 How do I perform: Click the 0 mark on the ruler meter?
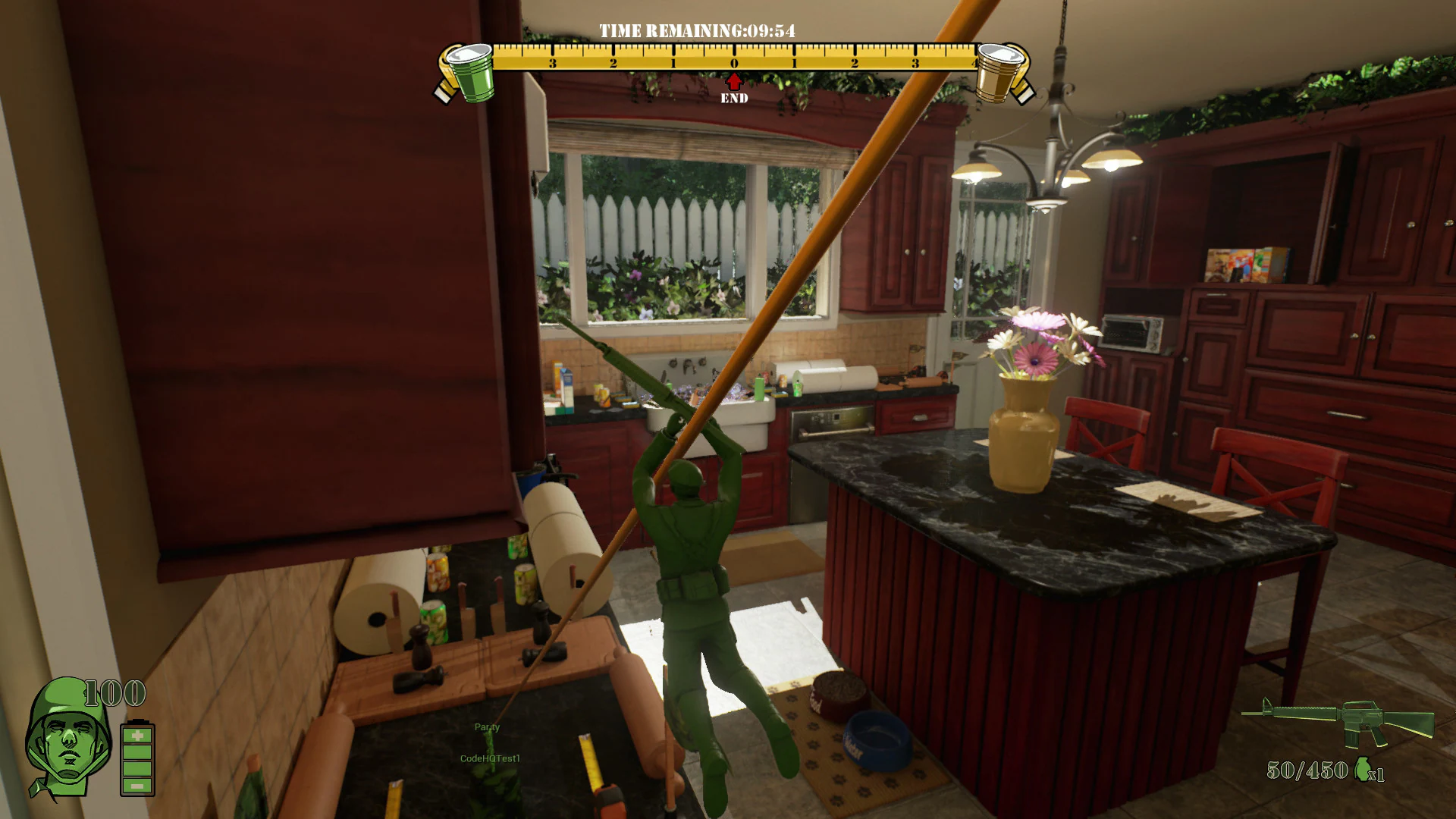(x=733, y=64)
